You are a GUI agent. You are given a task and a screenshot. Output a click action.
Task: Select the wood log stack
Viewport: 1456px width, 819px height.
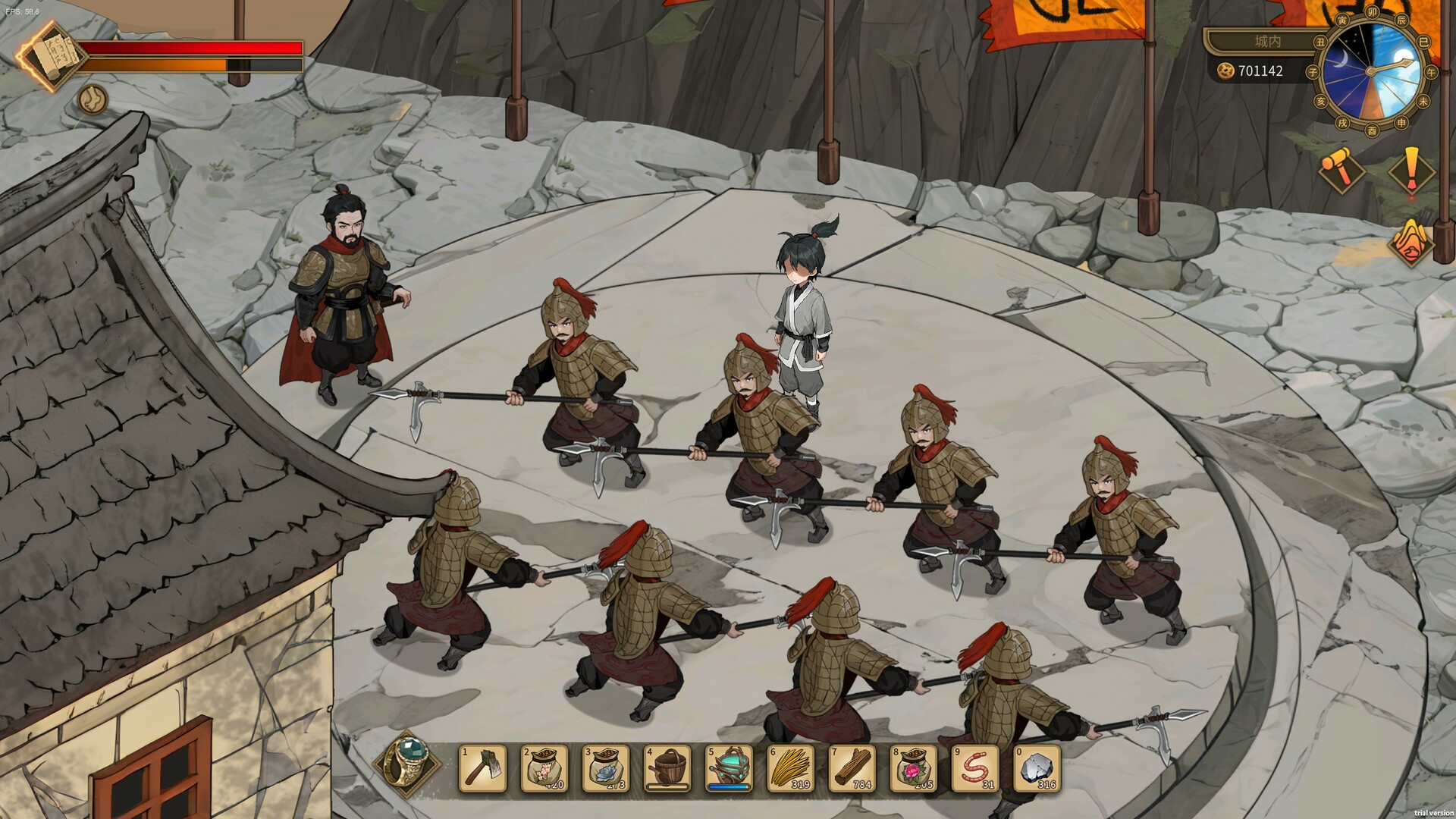coord(852,768)
